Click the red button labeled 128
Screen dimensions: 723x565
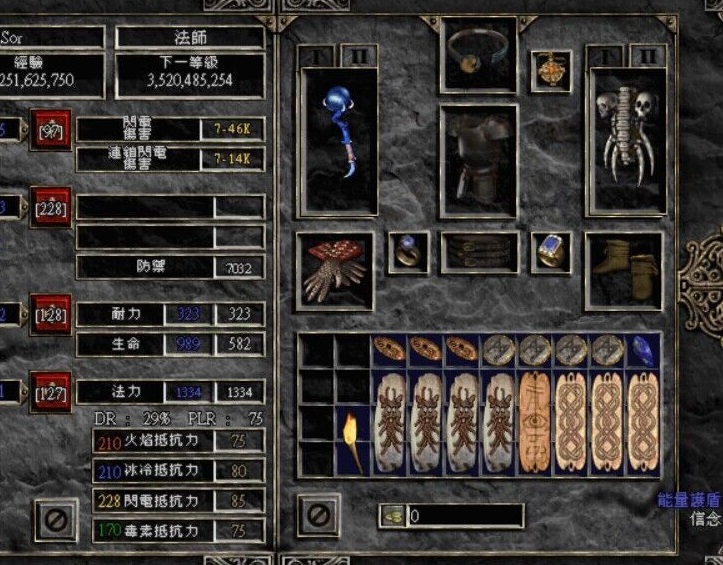point(50,314)
